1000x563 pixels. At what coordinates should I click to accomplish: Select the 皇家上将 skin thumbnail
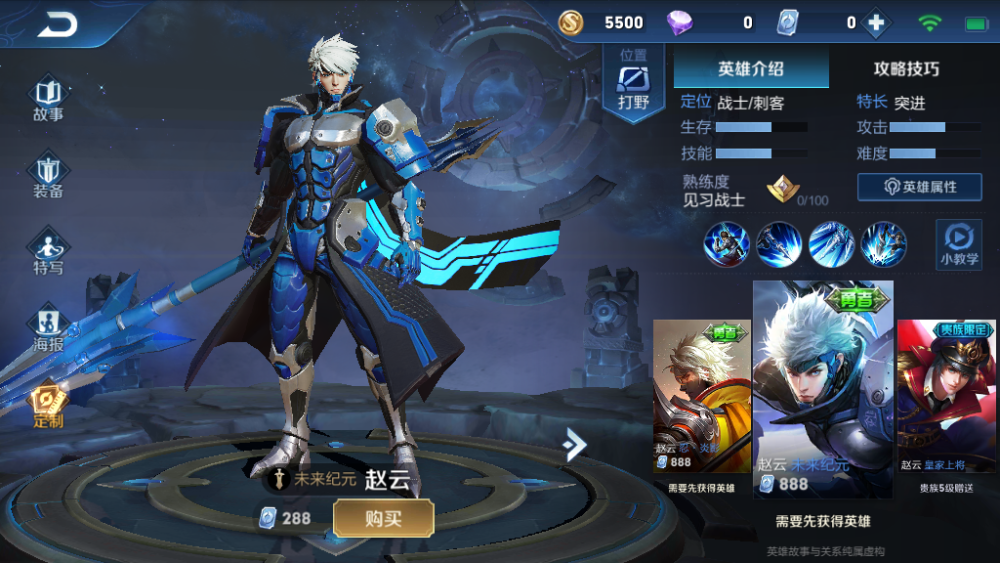946,397
